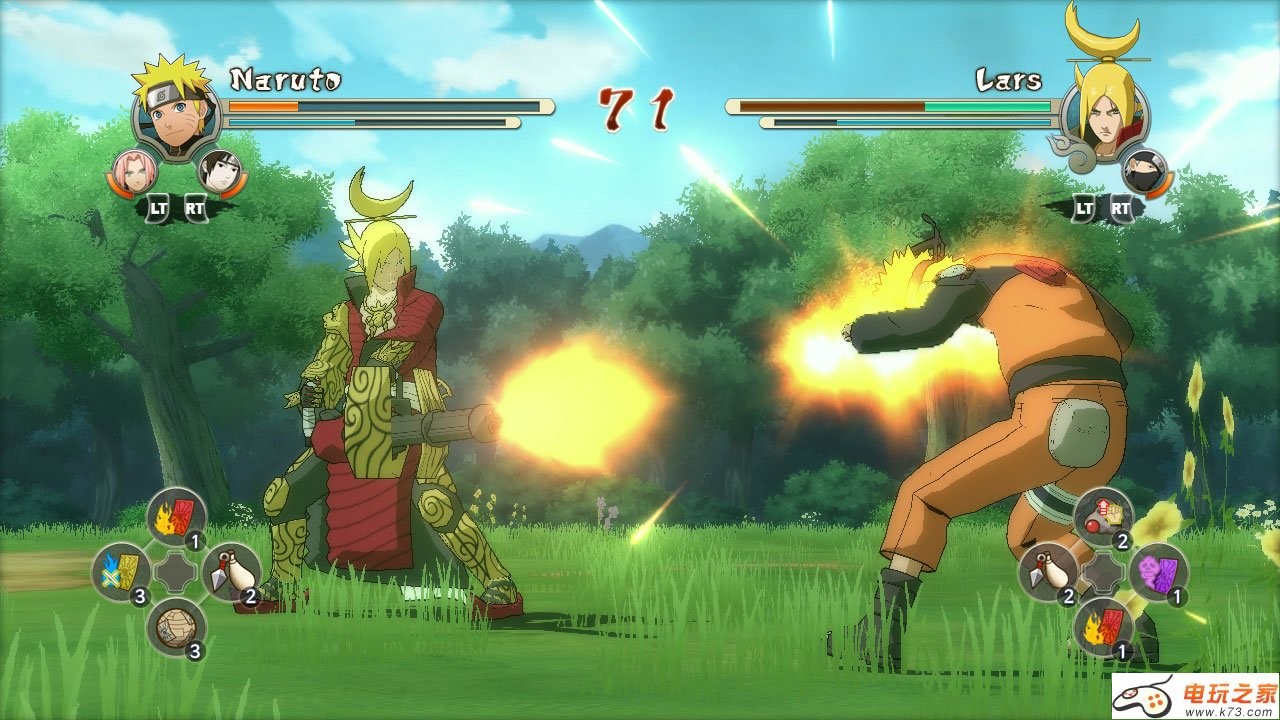Use the purple skull poison tag
This screenshot has height=720, width=1280.
coord(1158,572)
